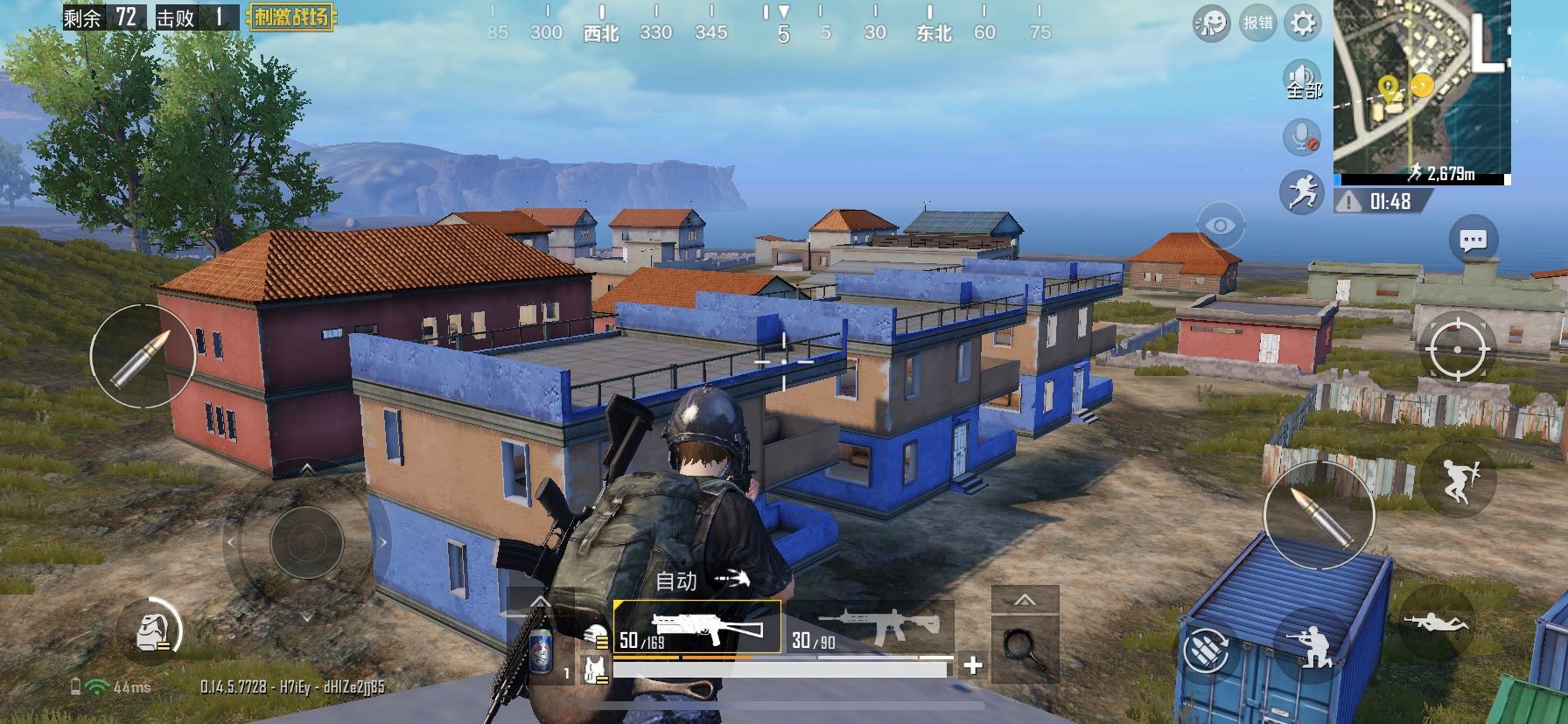Toggle the microphone button

coord(1302,136)
